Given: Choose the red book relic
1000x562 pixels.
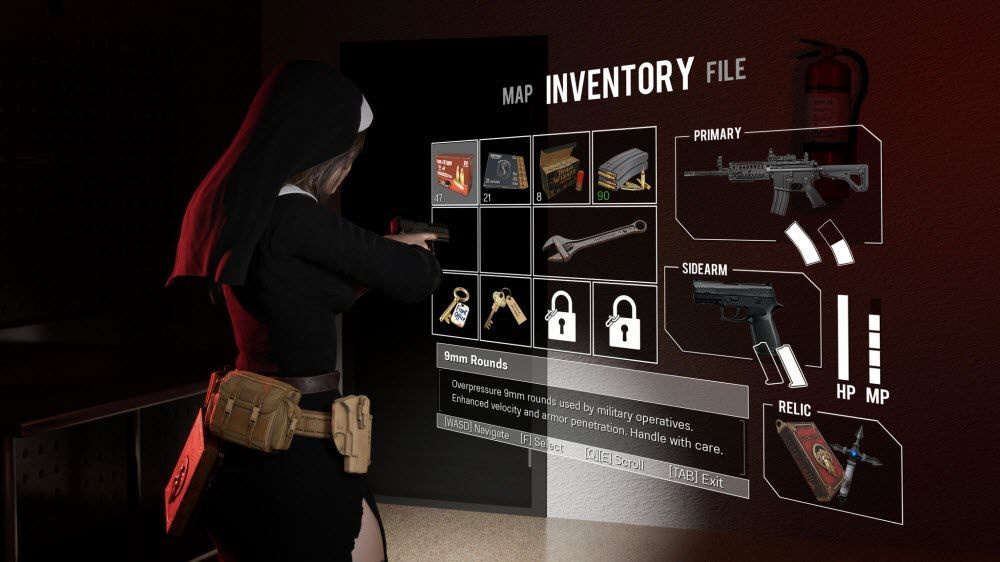Looking at the screenshot, I should [810, 458].
